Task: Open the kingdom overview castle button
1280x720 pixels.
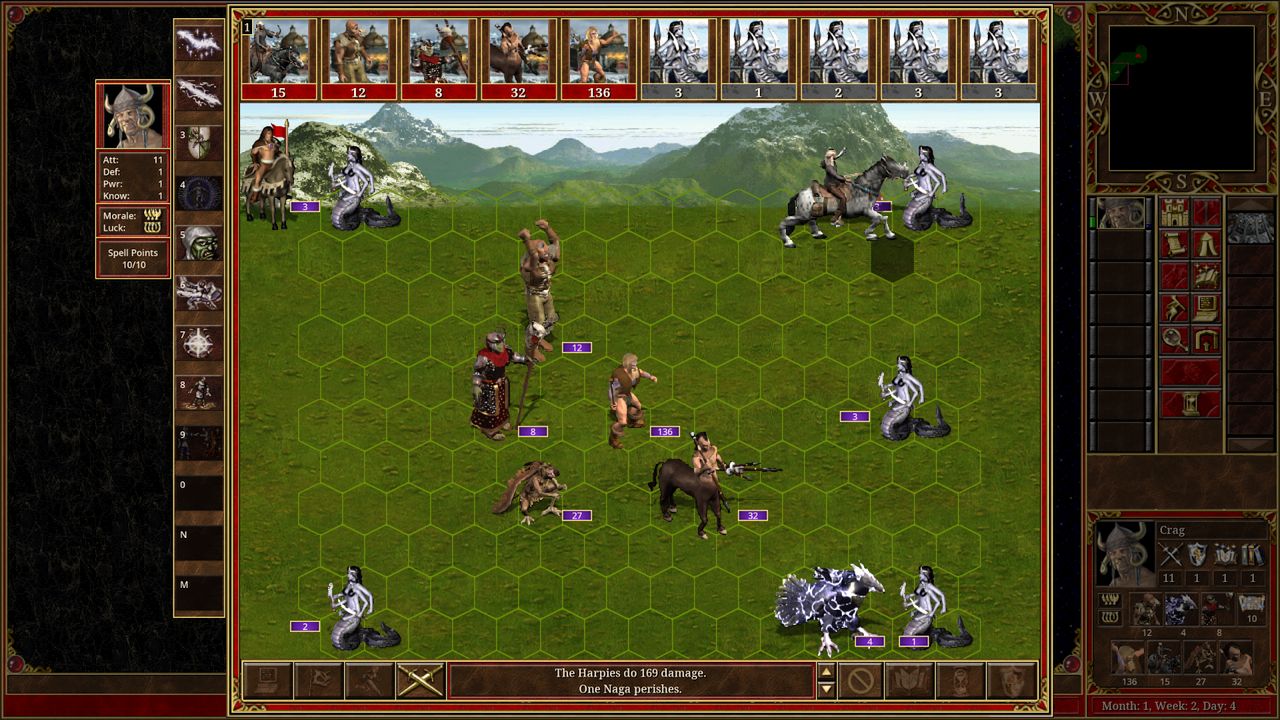Action: pyautogui.click(x=1175, y=212)
